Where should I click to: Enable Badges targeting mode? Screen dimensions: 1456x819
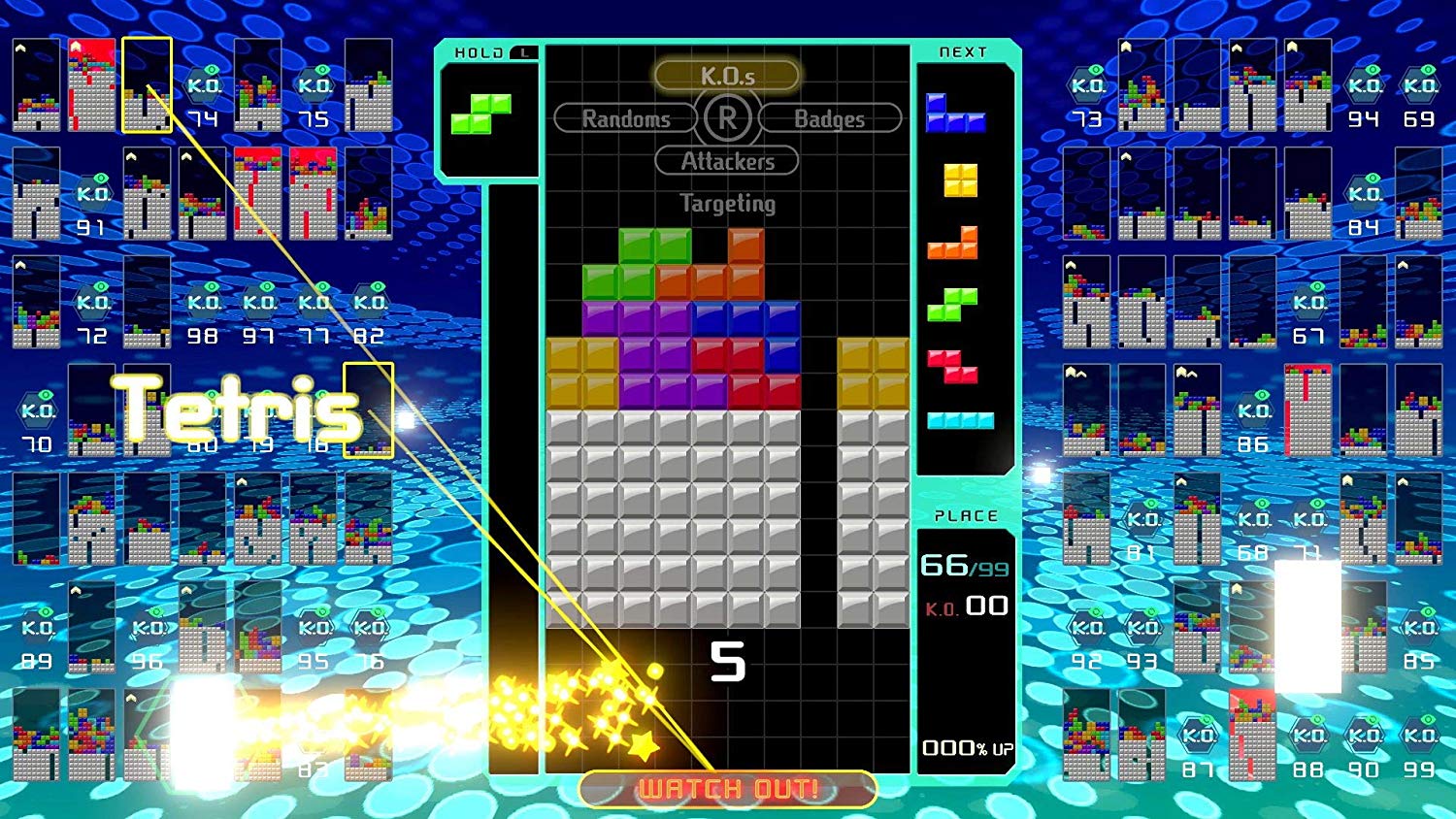[x=830, y=118]
